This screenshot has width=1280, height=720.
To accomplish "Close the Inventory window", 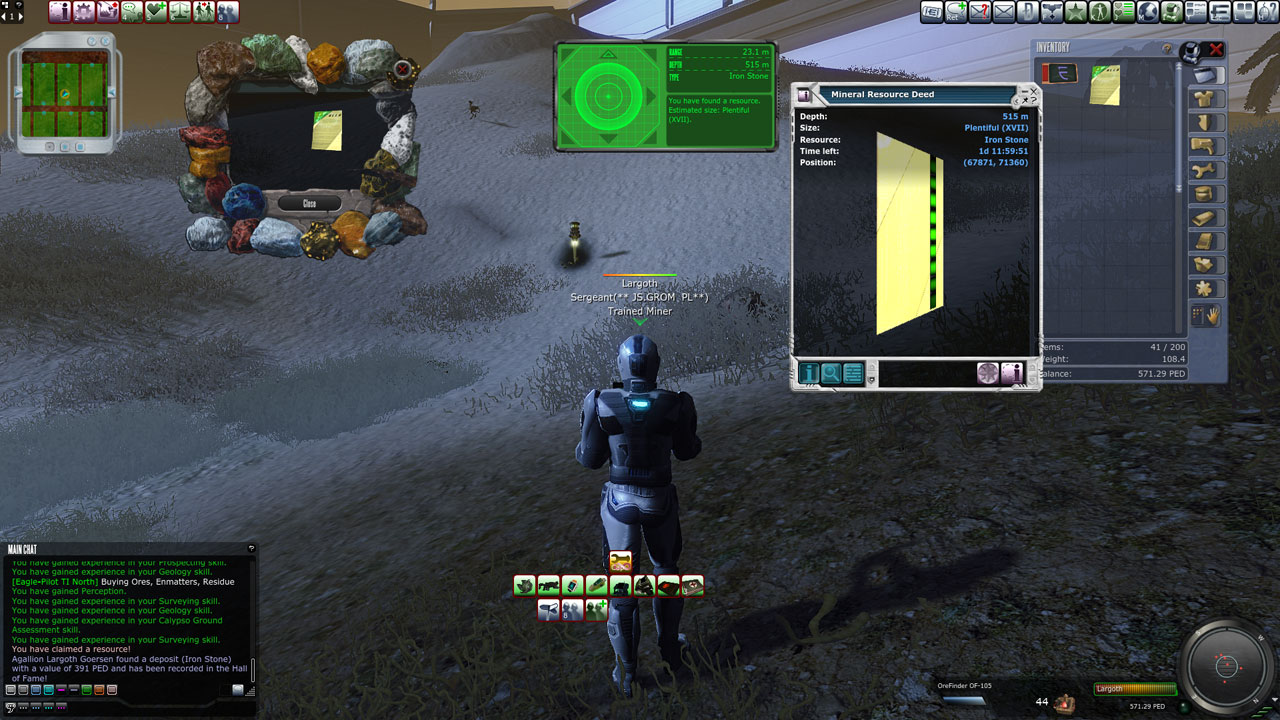I will [x=1216, y=49].
